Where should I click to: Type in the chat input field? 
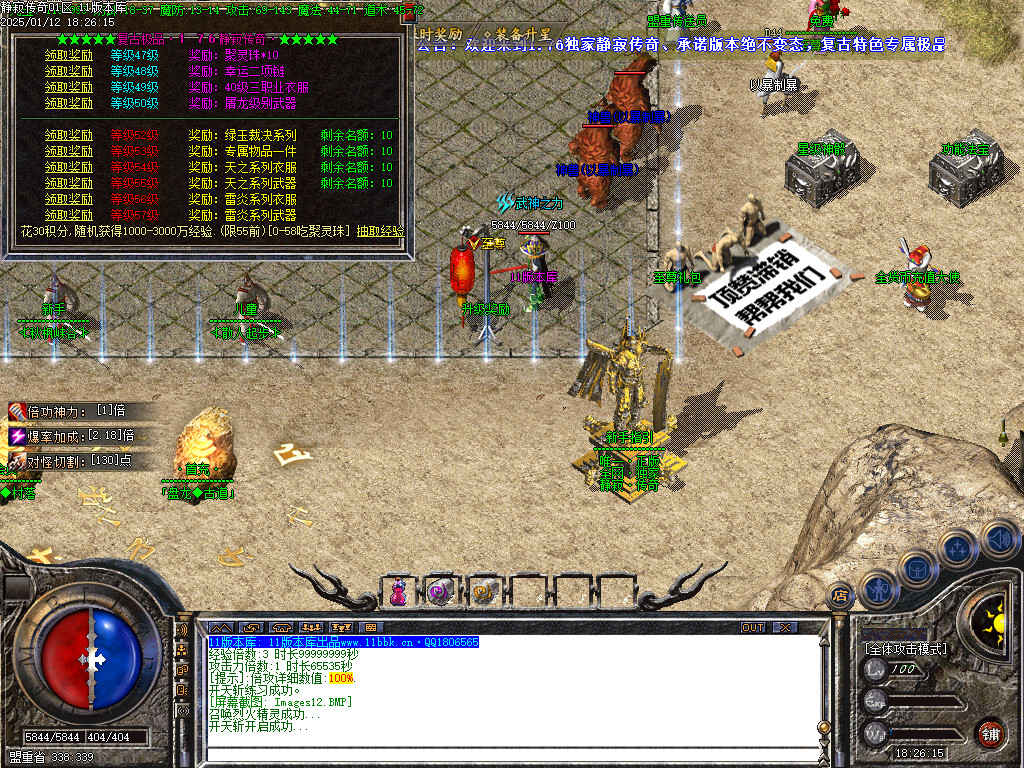[500, 753]
